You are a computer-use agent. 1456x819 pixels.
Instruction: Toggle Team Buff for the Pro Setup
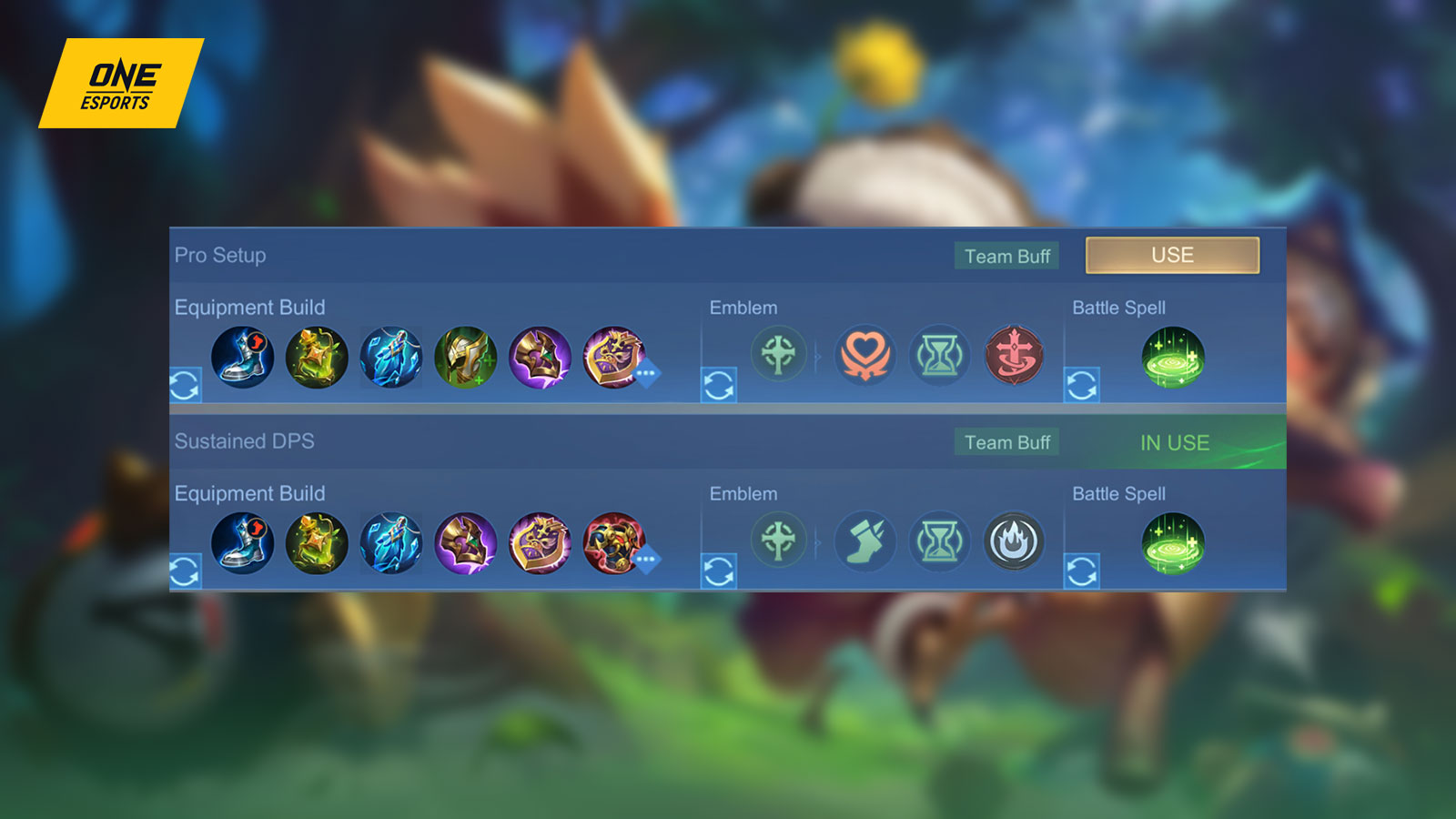1006,256
